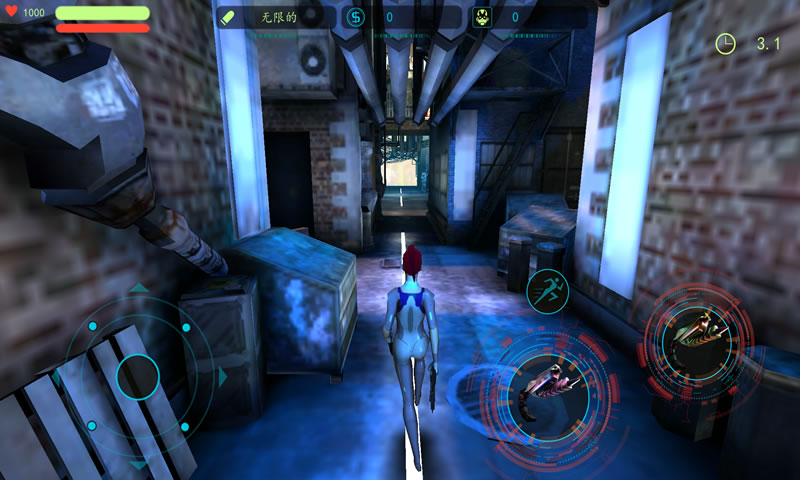The height and width of the screenshot is (480, 800).
Task: Activate the green sprint runner icon
Action: point(547,290)
